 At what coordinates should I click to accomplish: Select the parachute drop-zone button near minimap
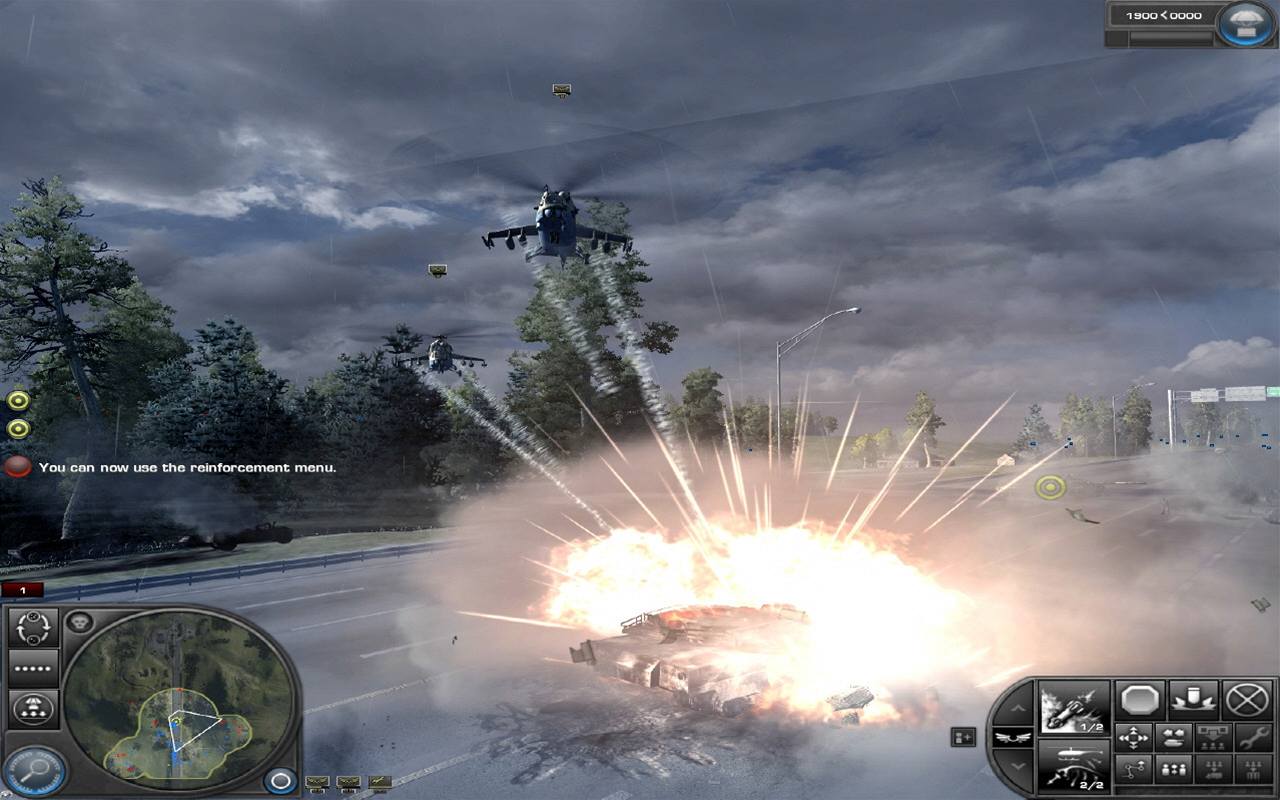click(33, 708)
